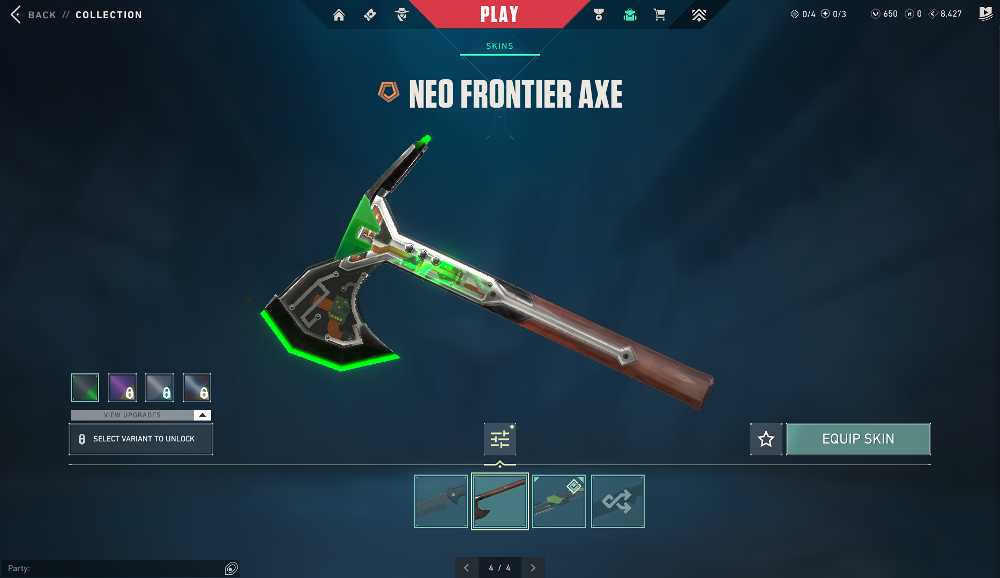Screen dimensions: 1000x578
Task: Pick the random shuffle skin tile
Action: click(618, 501)
